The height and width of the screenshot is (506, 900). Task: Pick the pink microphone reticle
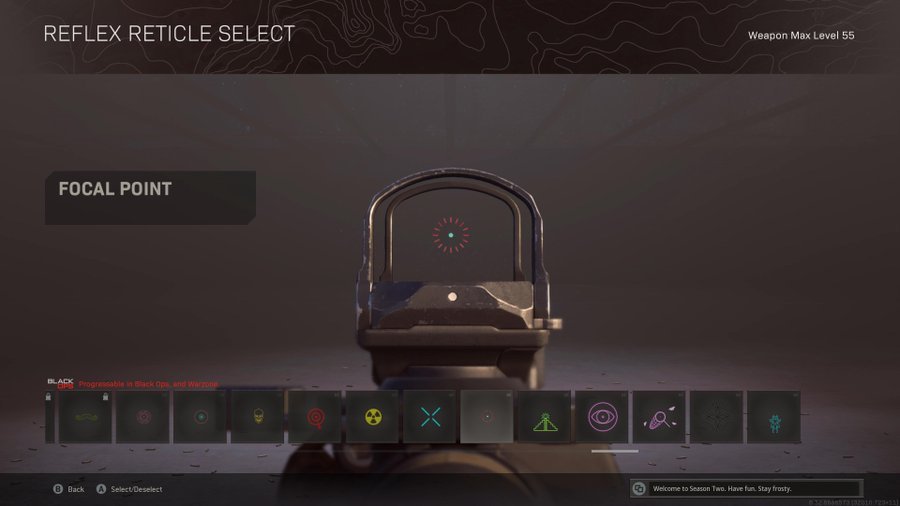click(659, 416)
